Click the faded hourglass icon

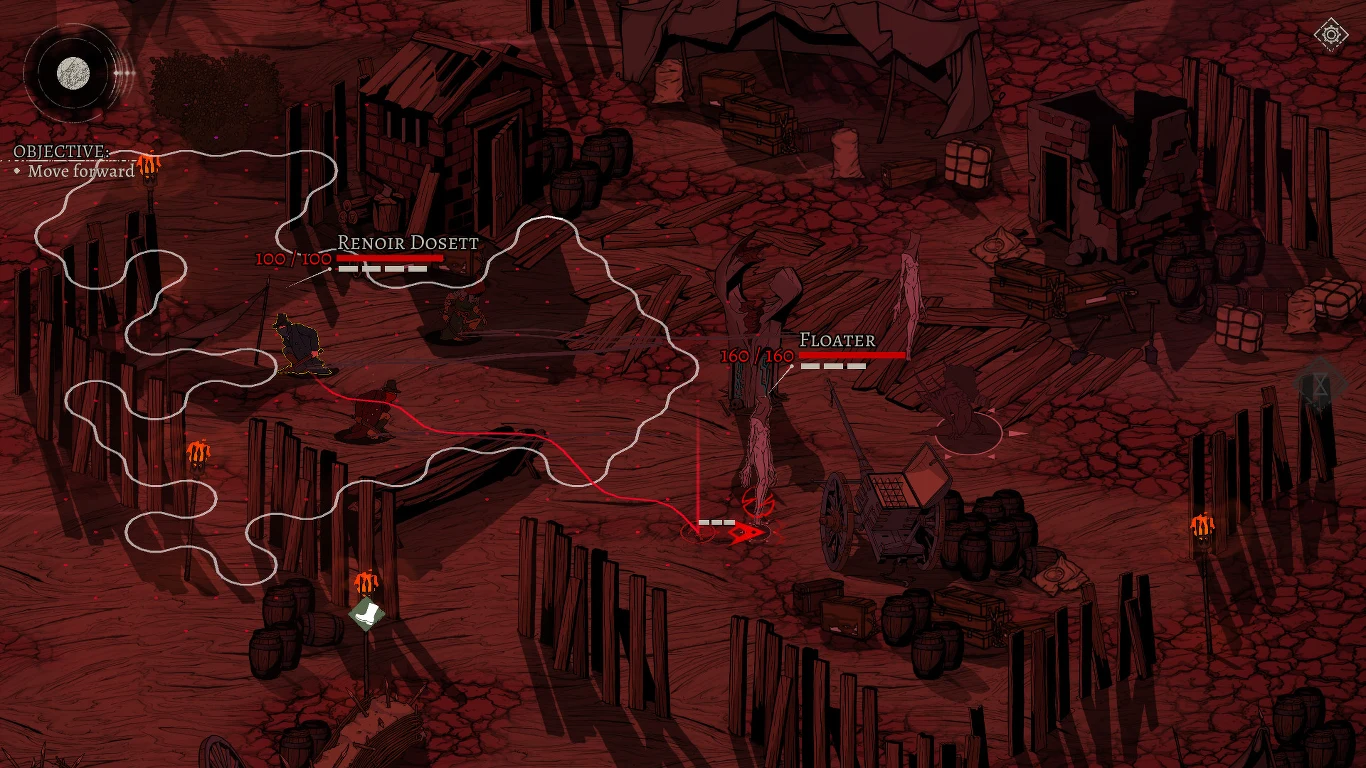pyautogui.click(x=1321, y=384)
